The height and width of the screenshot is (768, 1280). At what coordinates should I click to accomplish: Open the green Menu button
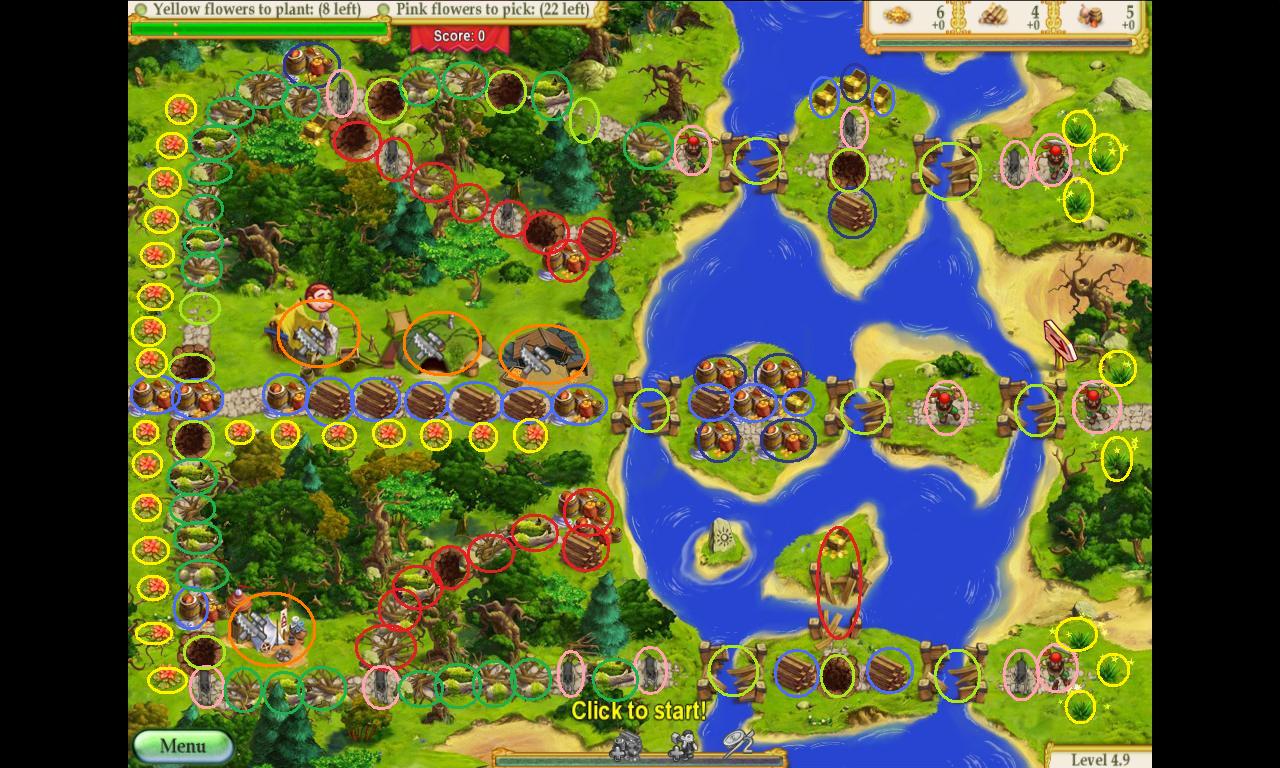(183, 746)
